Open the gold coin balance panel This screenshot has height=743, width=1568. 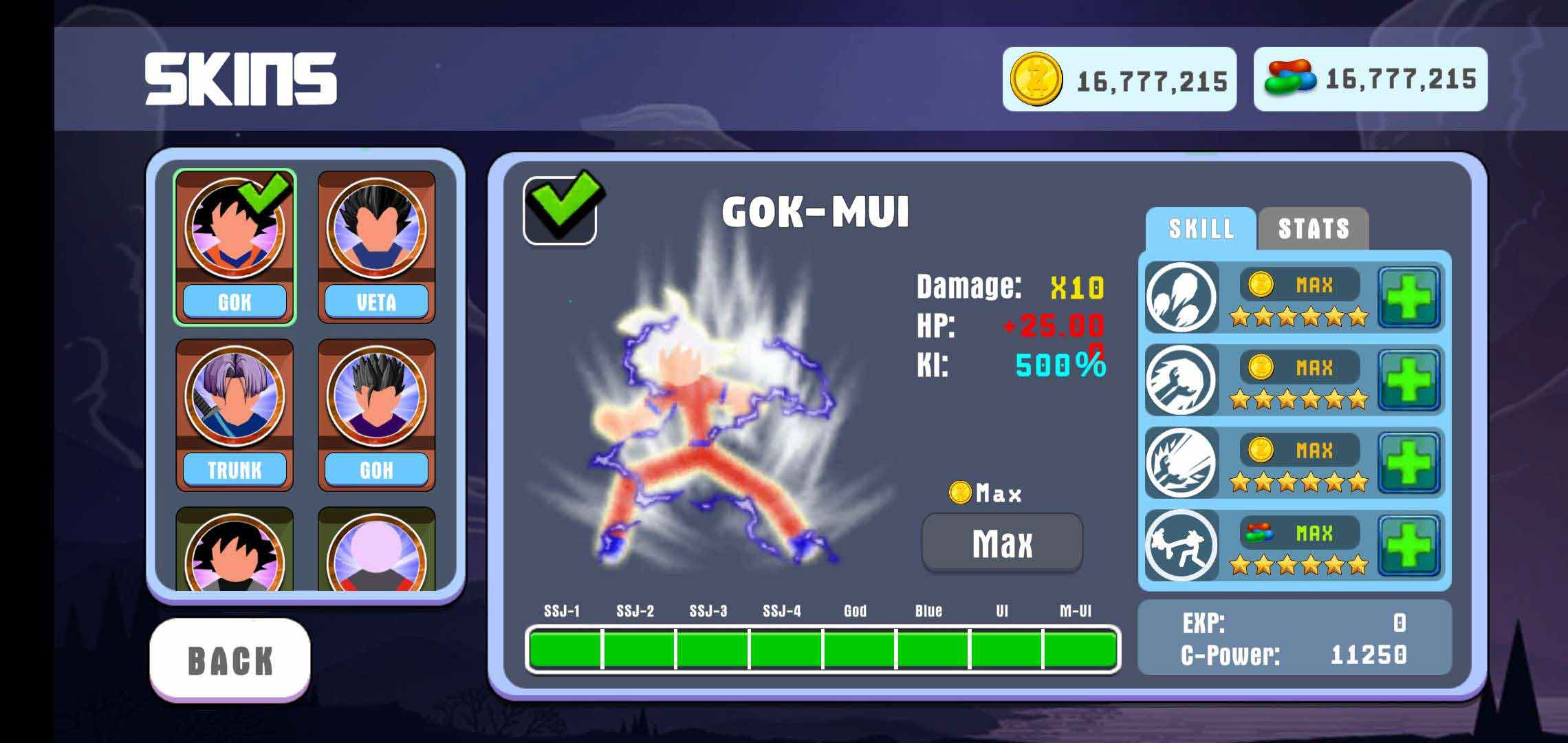click(1119, 80)
